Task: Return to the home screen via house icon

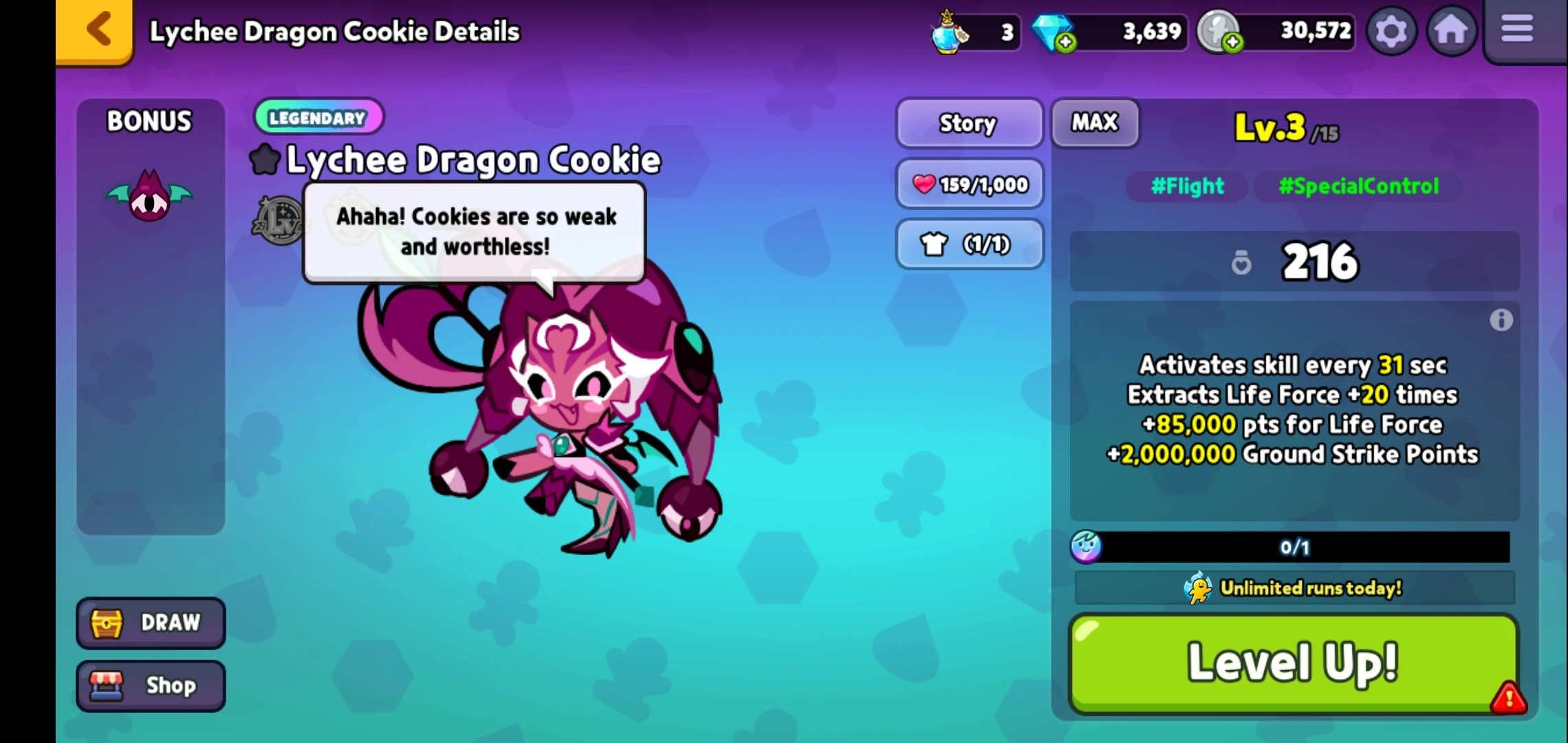Action: tap(1451, 30)
